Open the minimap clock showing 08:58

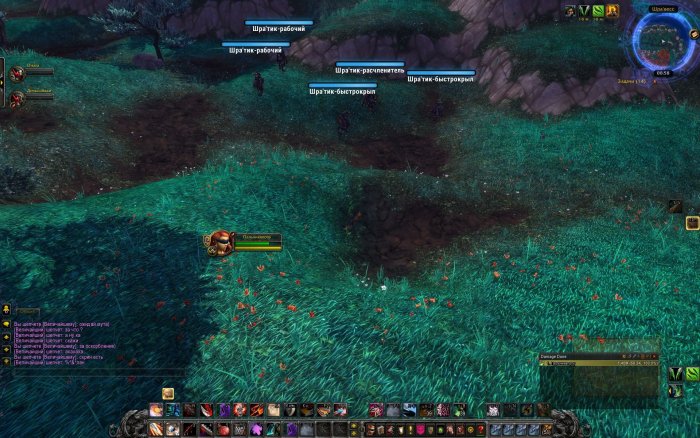pos(663,72)
